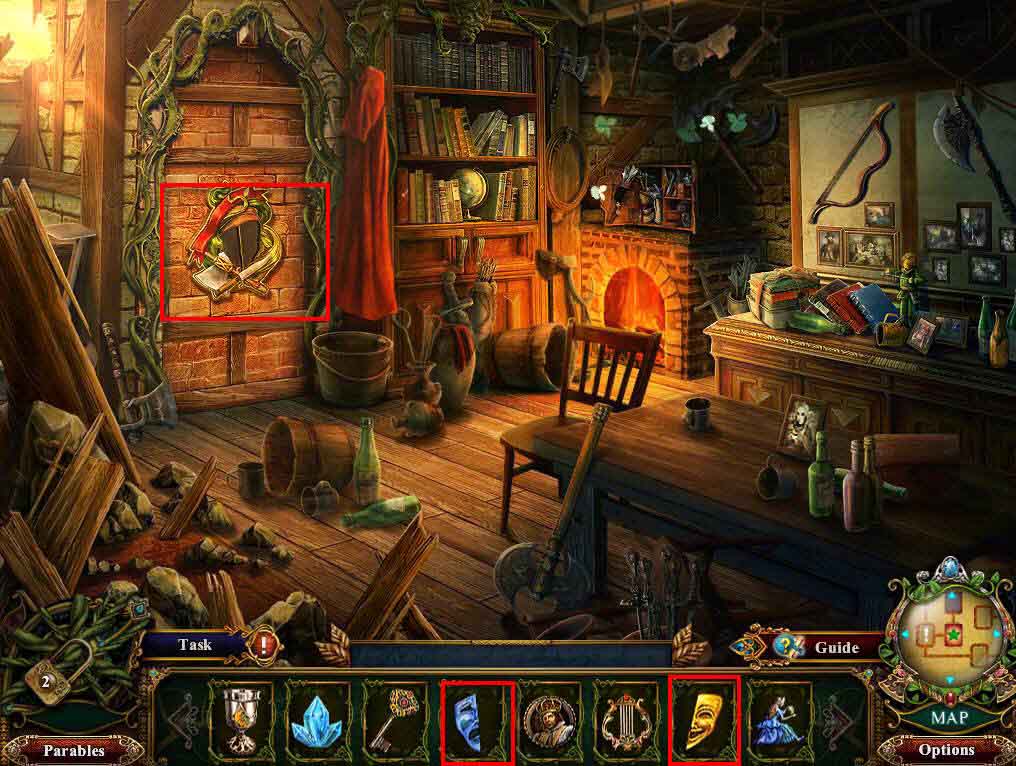Open the Guide
Screen dimensions: 1016x766
(835, 647)
